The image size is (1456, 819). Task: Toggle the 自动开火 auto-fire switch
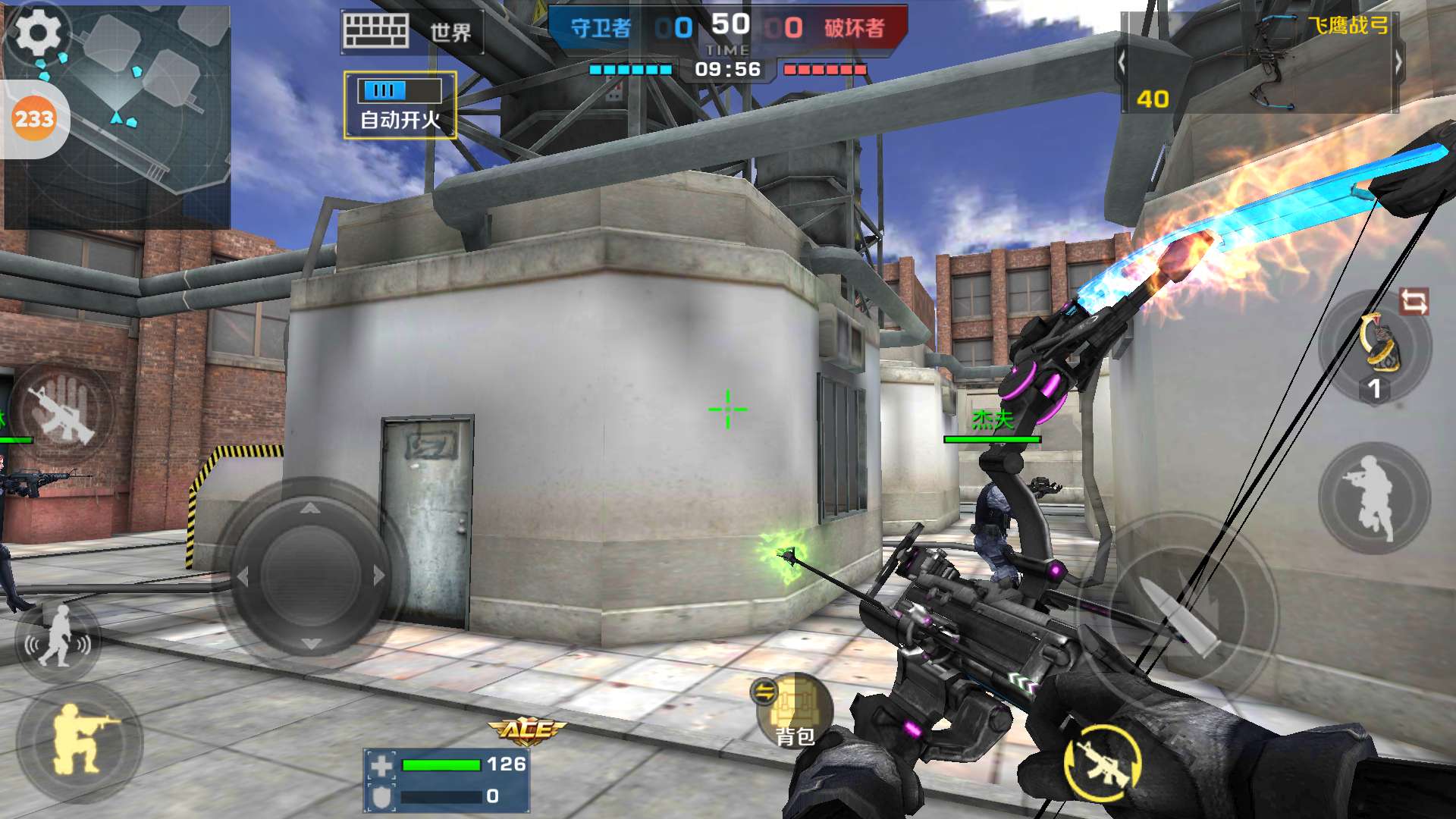tap(400, 105)
